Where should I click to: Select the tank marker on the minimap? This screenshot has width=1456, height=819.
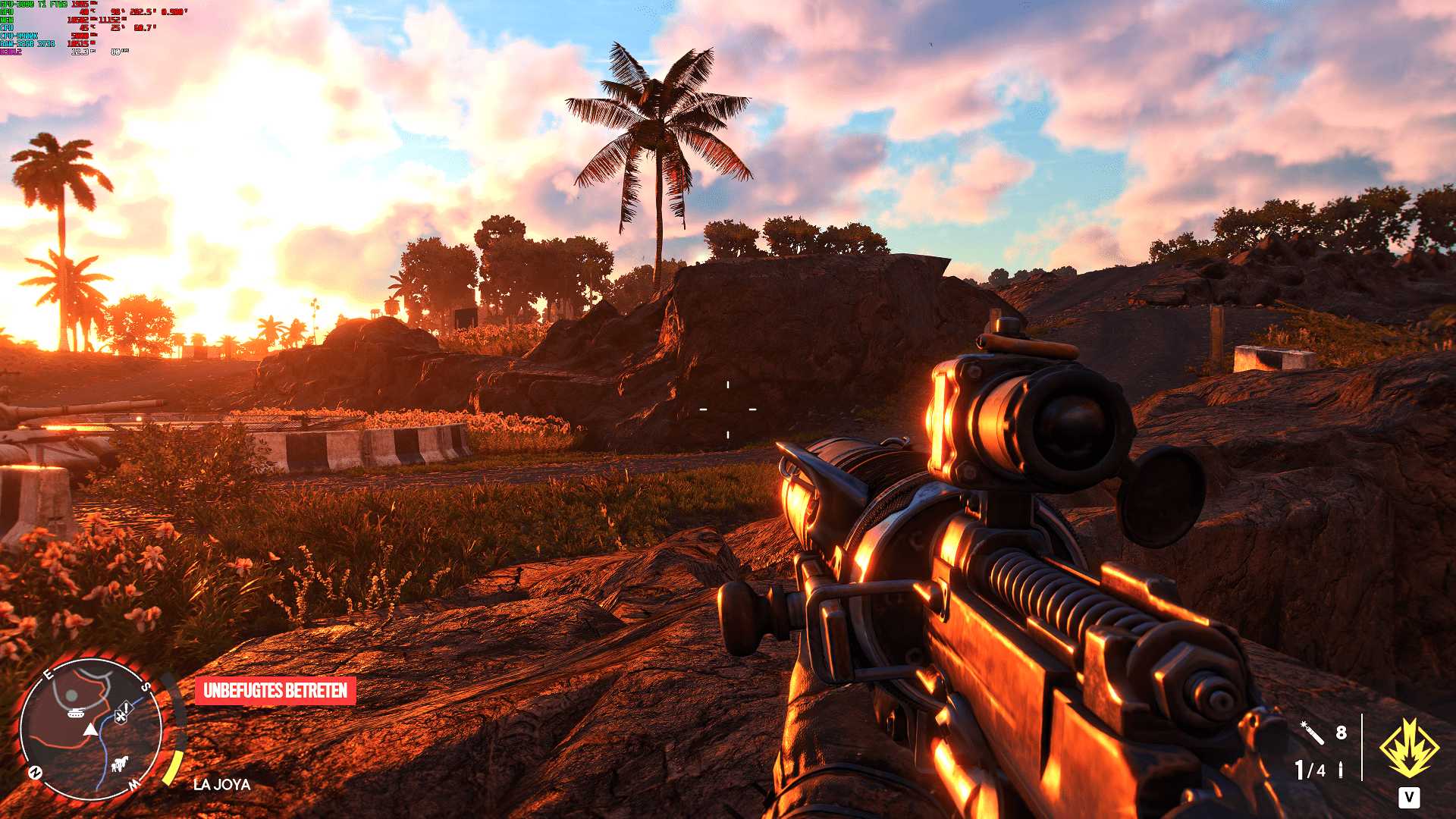(x=76, y=713)
